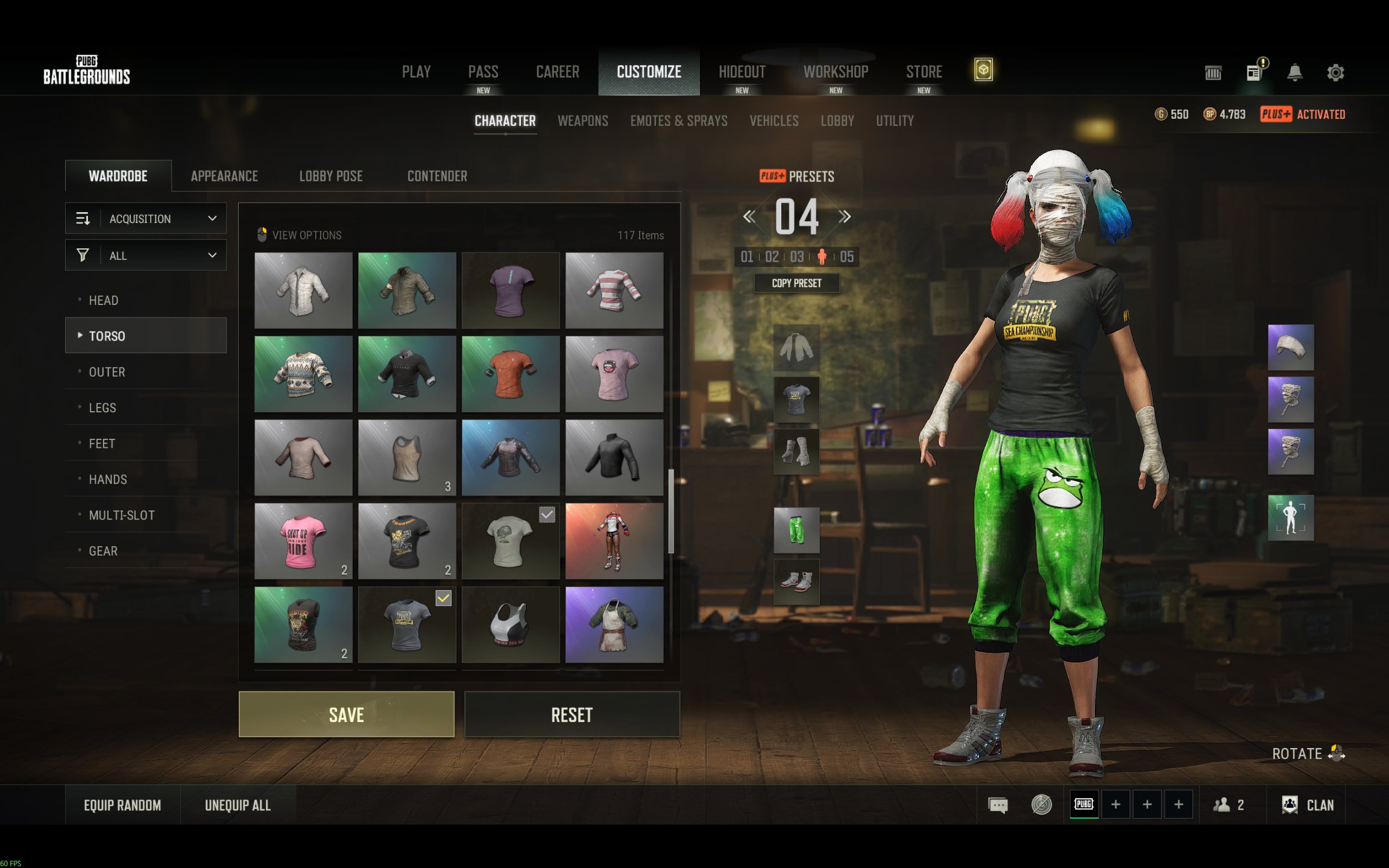1389x868 pixels.
Task: Open the Acquisition sort dropdown
Action: click(x=145, y=218)
